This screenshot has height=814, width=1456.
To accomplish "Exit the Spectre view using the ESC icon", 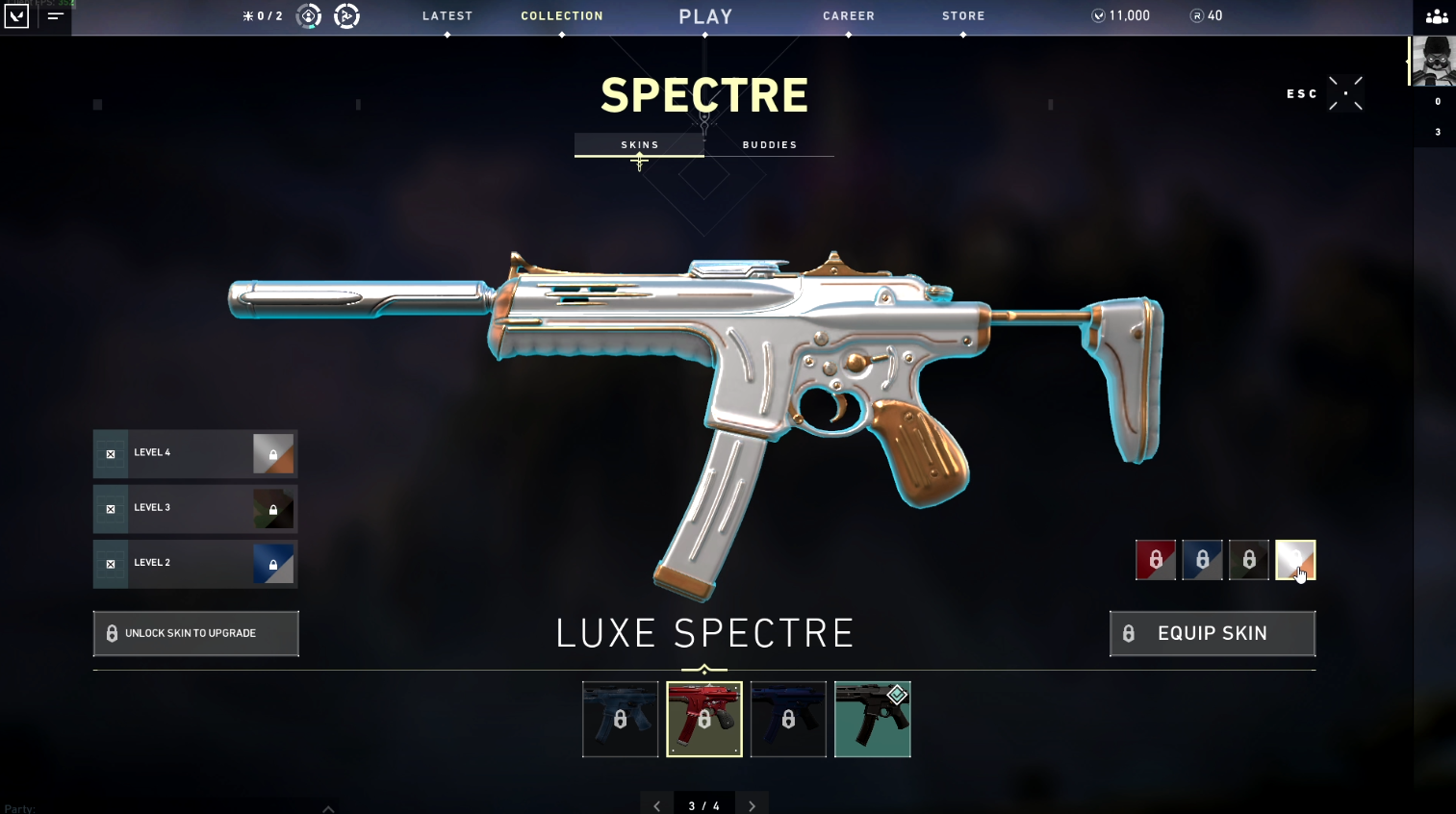I will [1345, 93].
